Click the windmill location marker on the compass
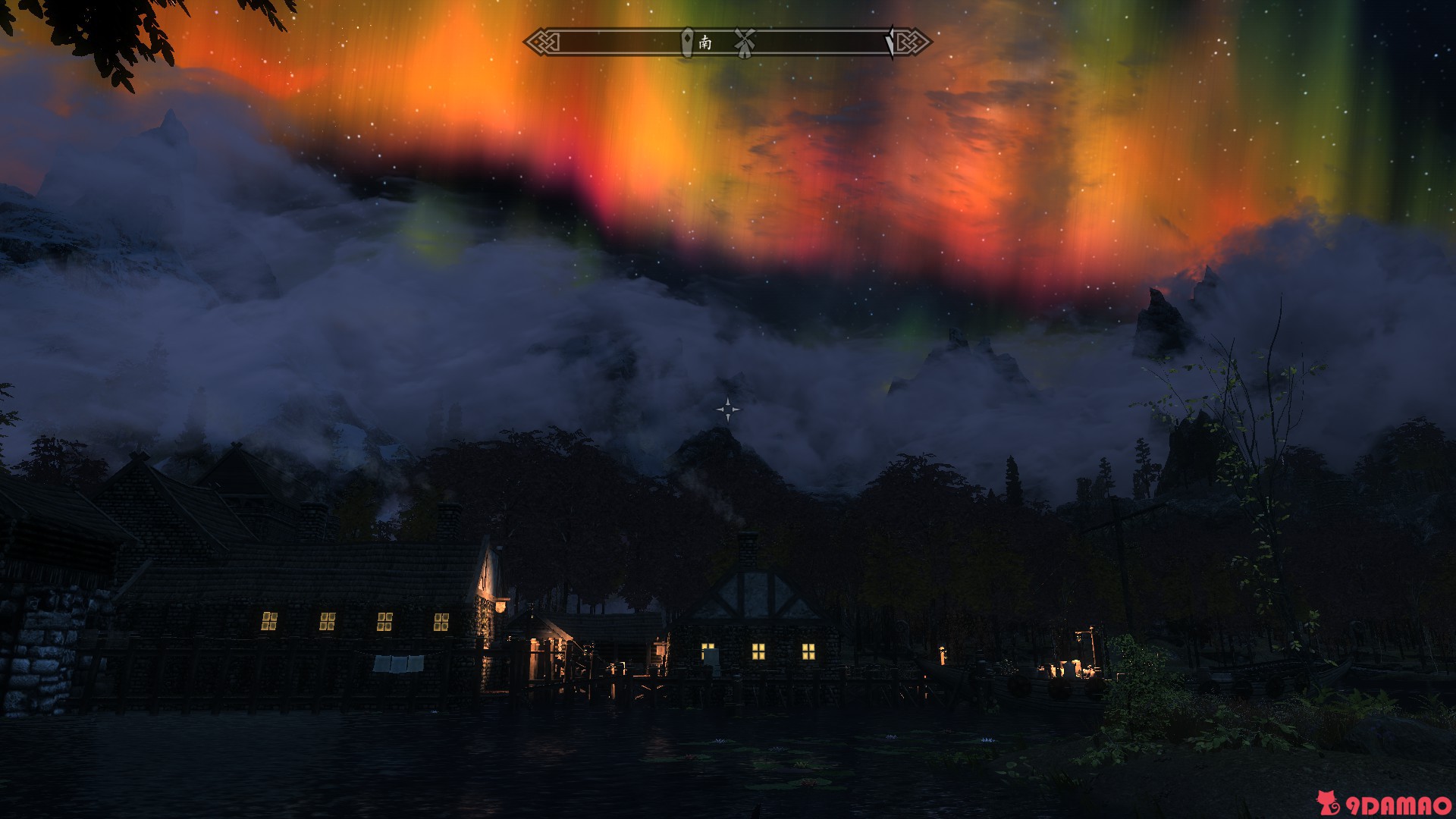The image size is (1456, 819). pos(744,42)
